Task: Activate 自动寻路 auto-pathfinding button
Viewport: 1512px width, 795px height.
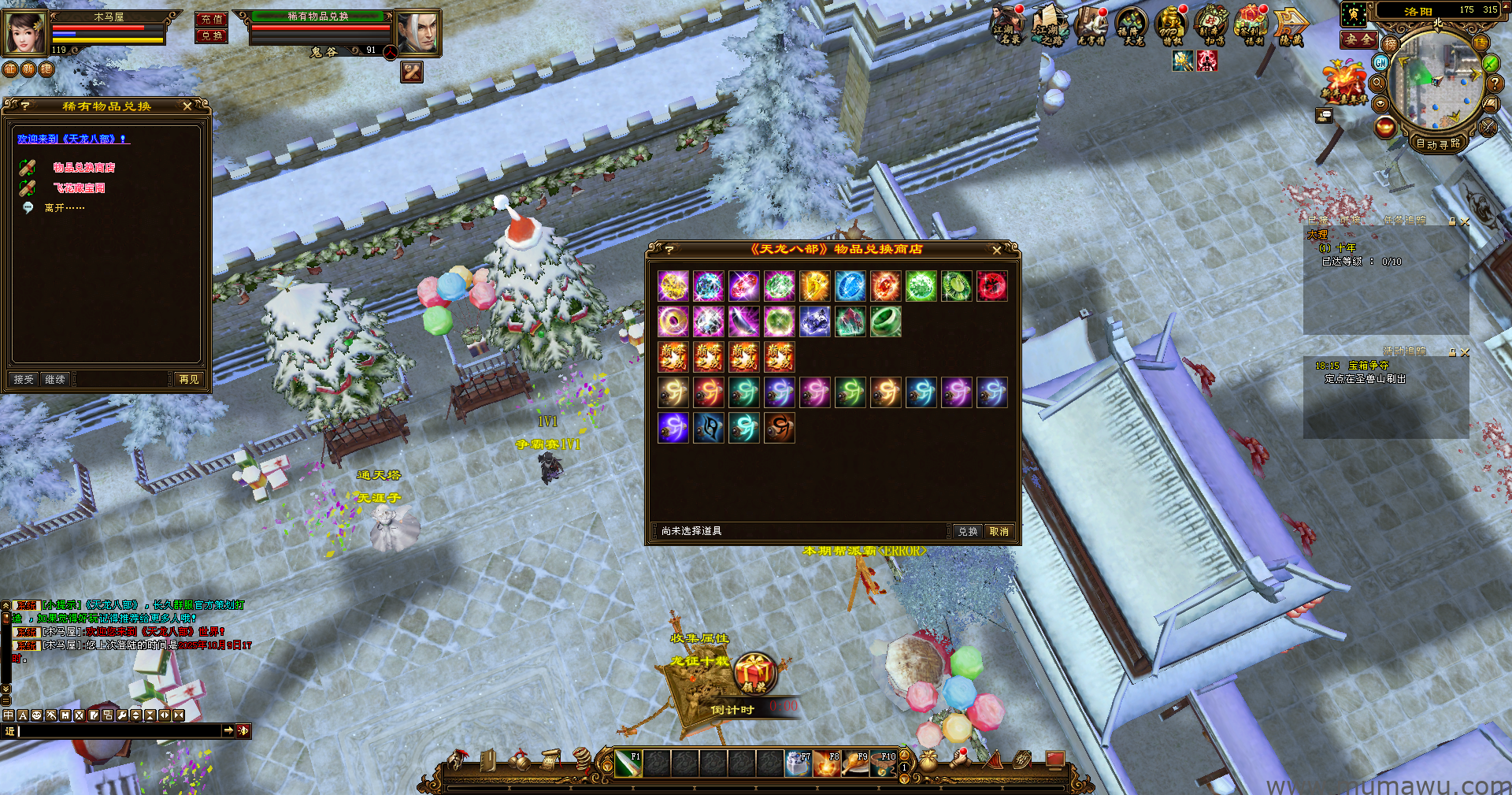Action: 1437,144
